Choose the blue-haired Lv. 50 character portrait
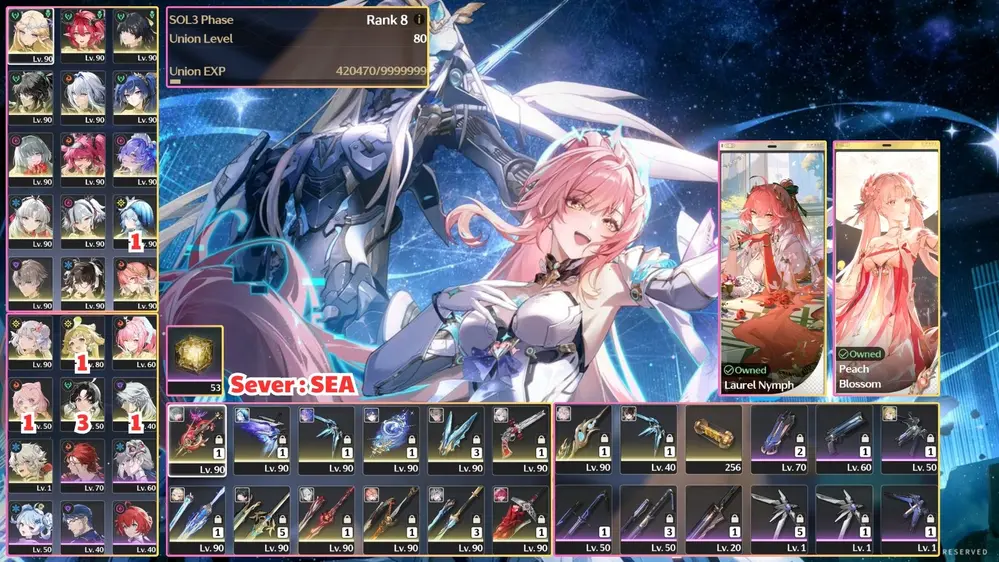 29,526
